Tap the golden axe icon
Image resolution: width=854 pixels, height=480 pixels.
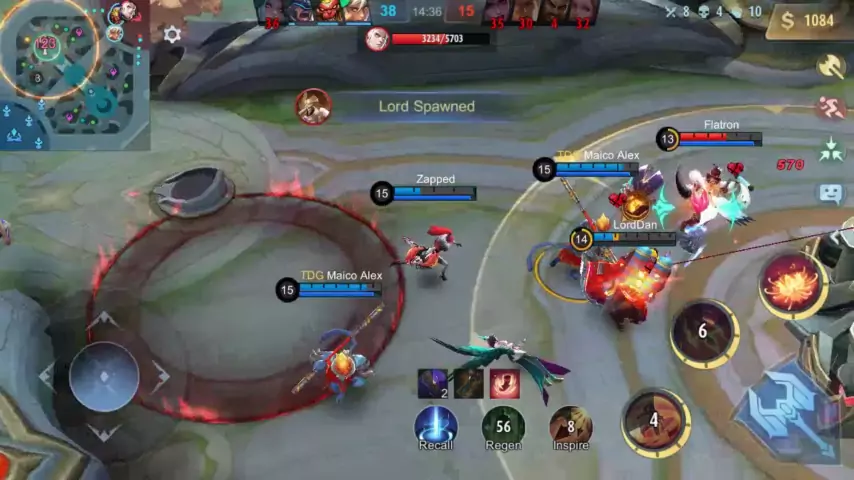830,66
